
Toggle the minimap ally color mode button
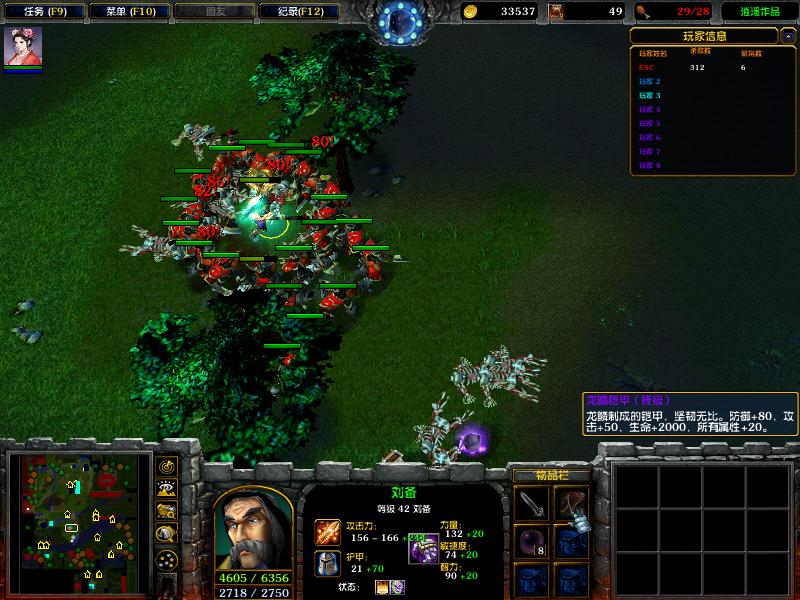pyautogui.click(x=167, y=511)
